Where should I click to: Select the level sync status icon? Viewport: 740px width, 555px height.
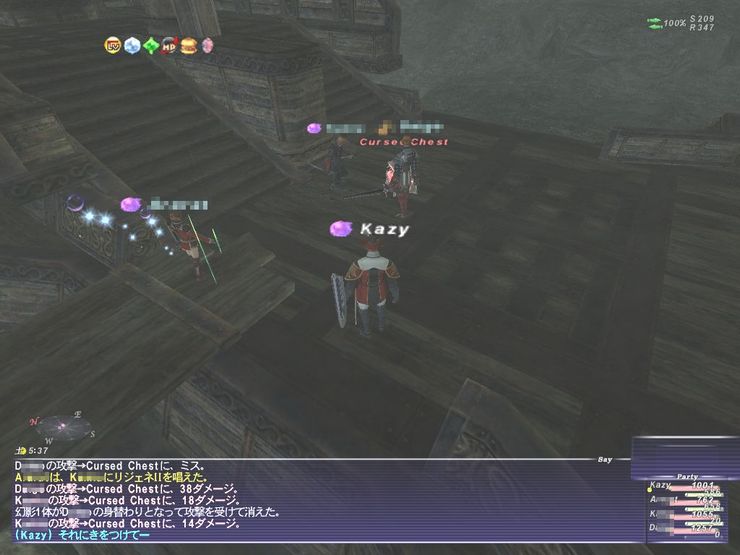tap(112, 45)
